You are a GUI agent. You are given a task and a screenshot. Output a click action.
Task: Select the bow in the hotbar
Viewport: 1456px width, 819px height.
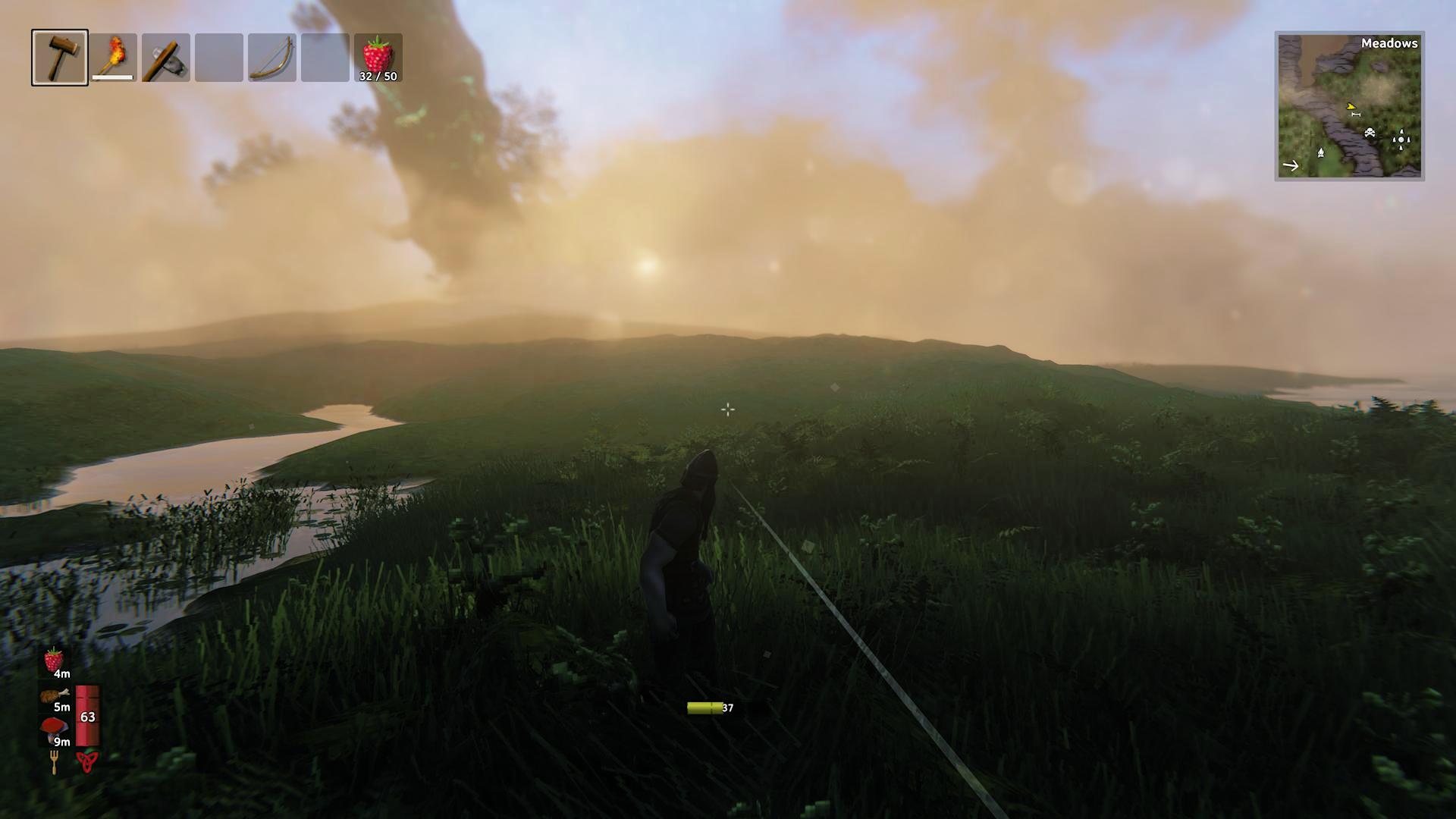point(272,58)
